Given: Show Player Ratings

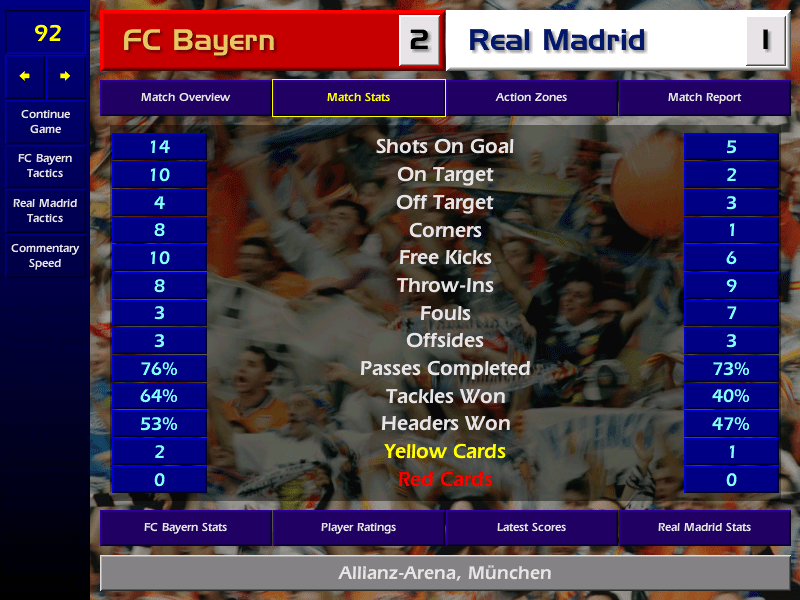Looking at the screenshot, I should tap(358, 527).
